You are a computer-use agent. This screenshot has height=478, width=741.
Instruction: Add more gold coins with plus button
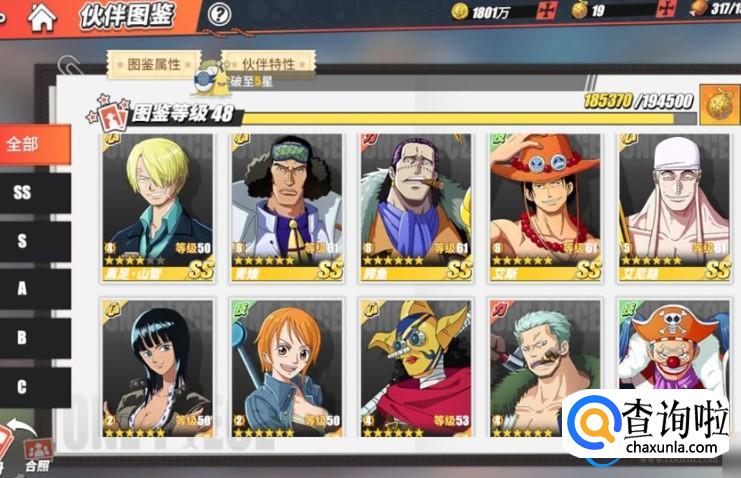[x=546, y=12]
